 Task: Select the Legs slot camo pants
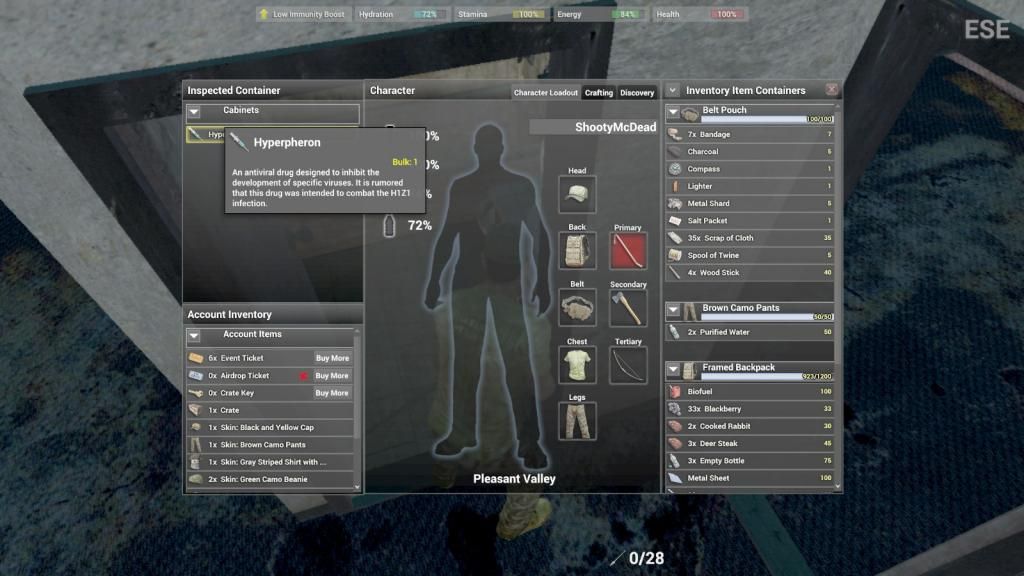577,421
